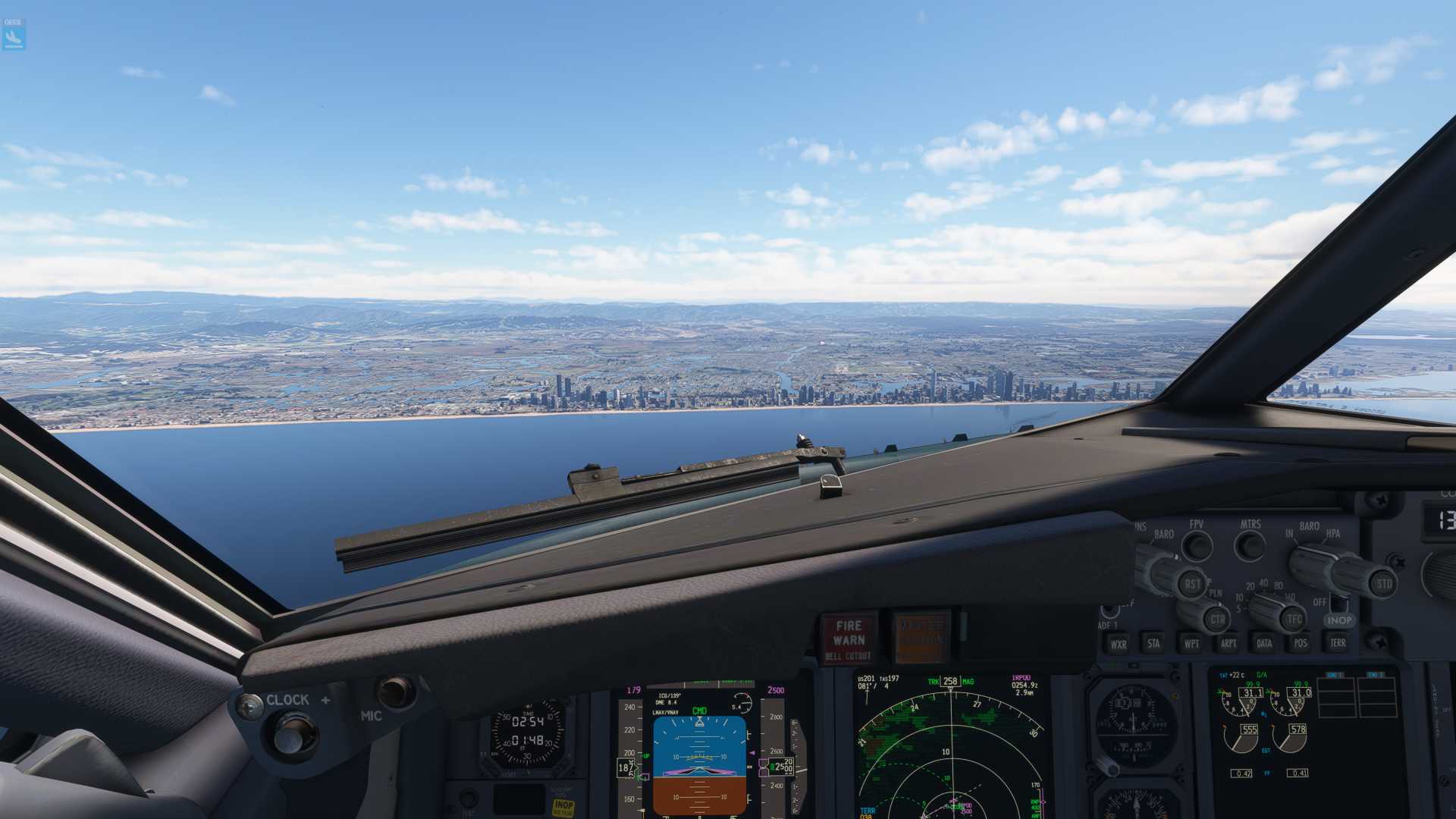1456x819 pixels.
Task: Toggle the STA map button
Action: click(x=1153, y=643)
